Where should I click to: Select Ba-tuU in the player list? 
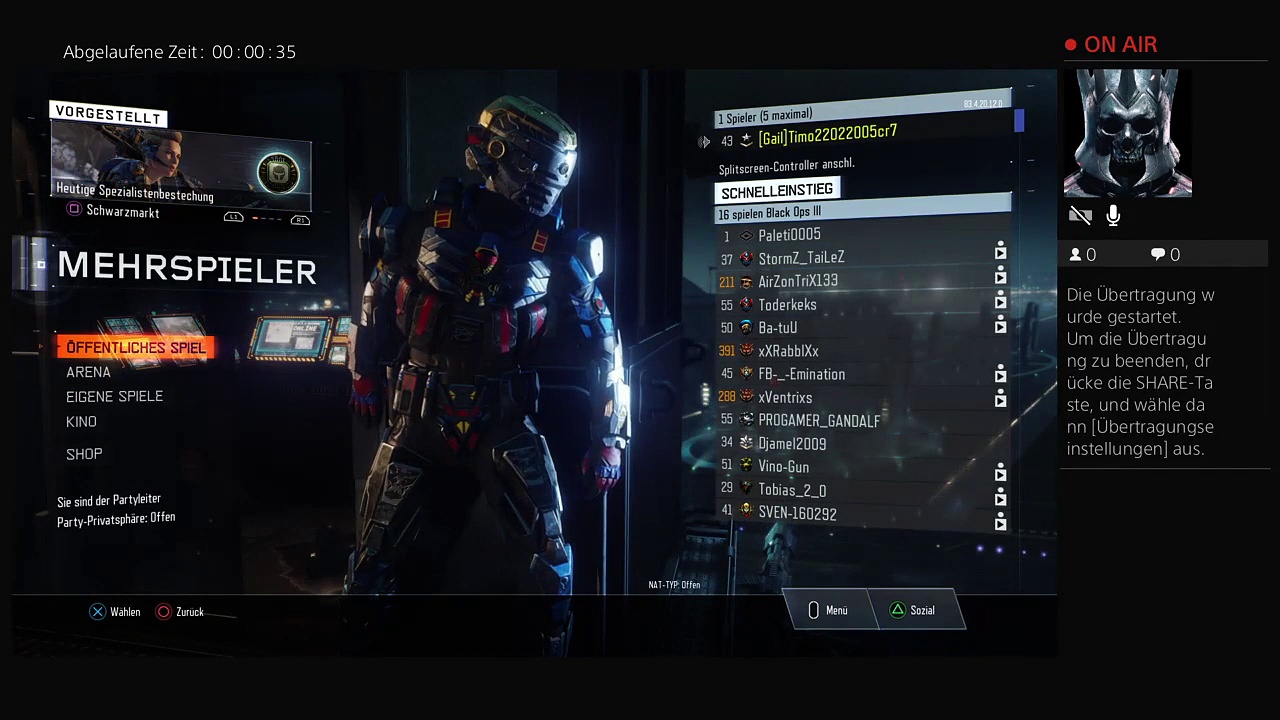(777, 328)
